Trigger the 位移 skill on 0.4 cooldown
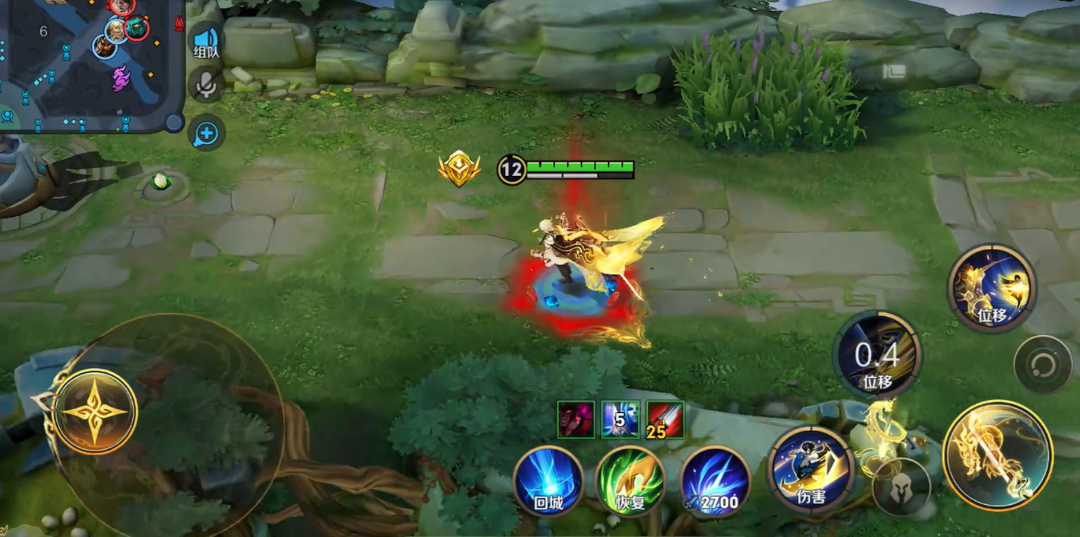Screen dimensions: 1080x537 pyautogui.click(x=877, y=356)
